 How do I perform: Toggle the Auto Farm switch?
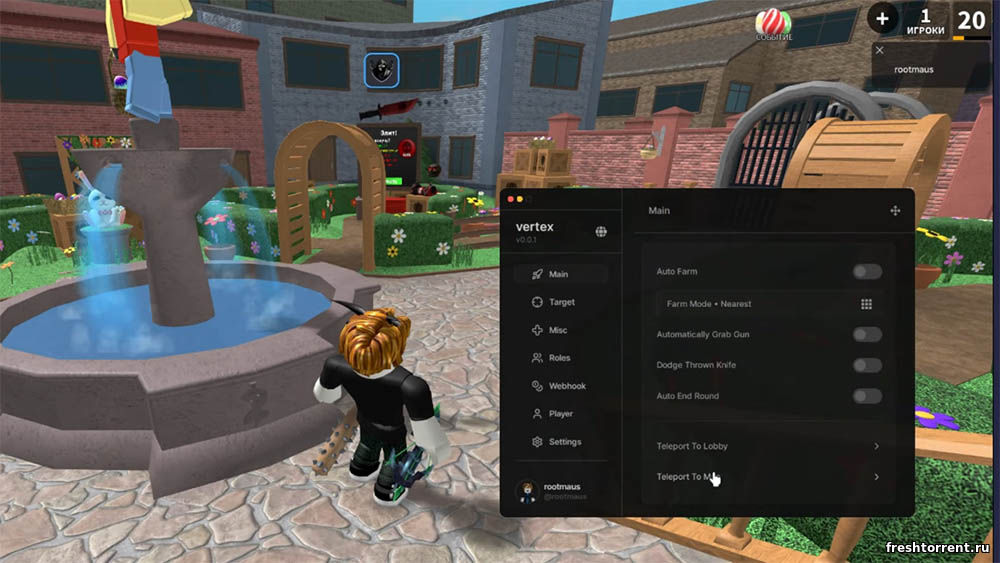coord(867,272)
